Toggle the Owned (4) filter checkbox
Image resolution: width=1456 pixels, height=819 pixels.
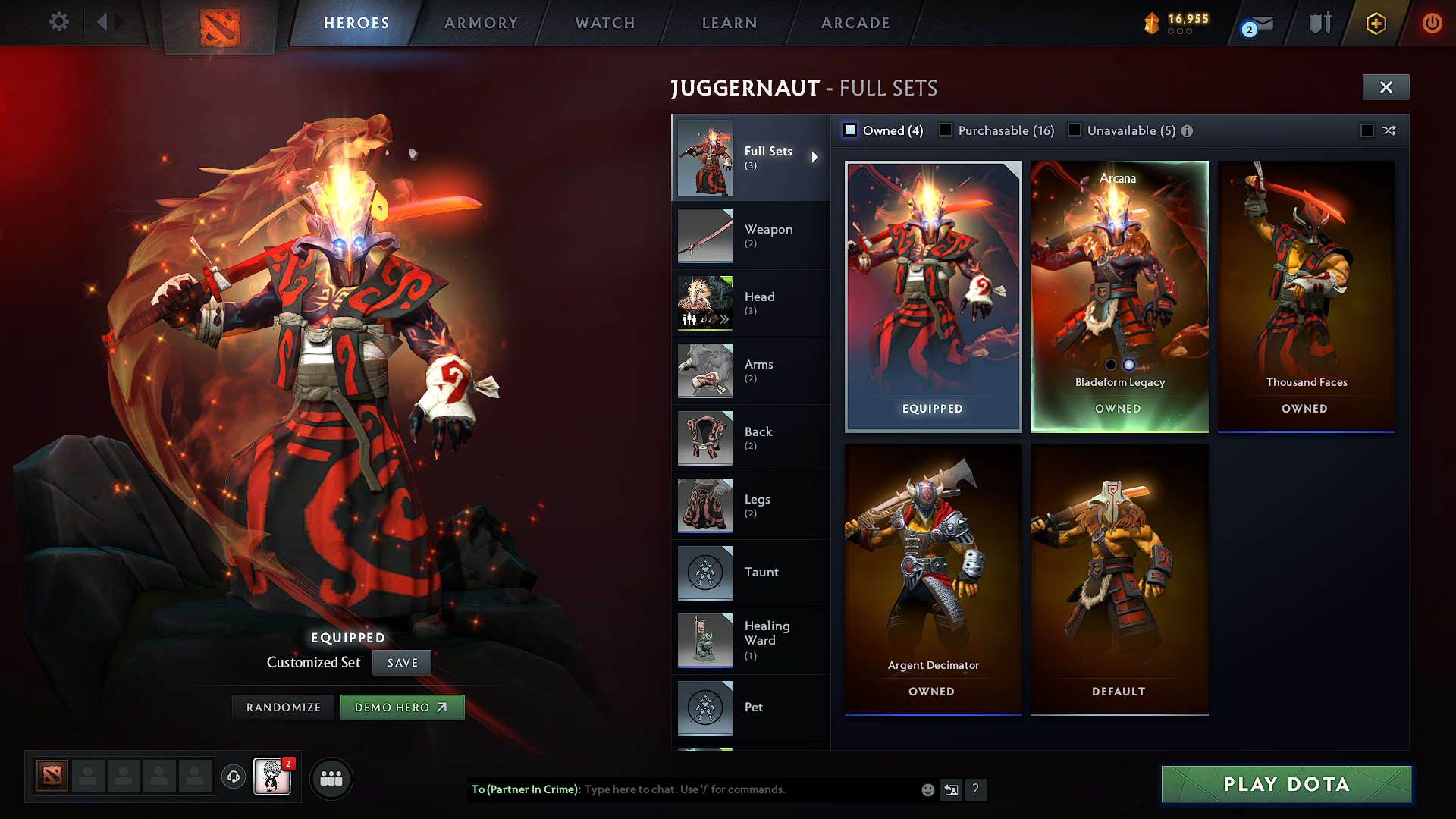click(851, 130)
